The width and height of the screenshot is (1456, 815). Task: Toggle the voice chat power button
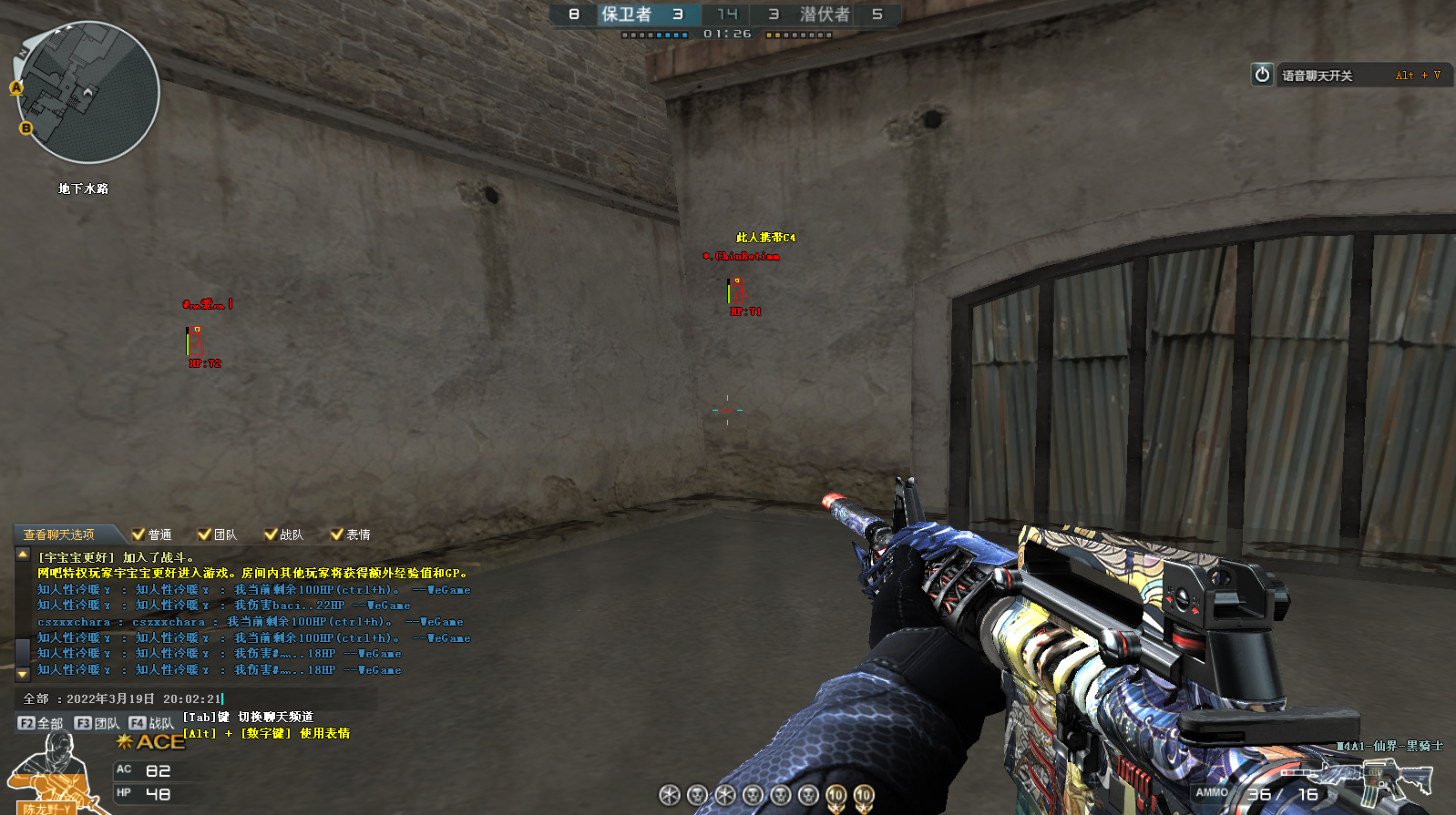point(1262,75)
